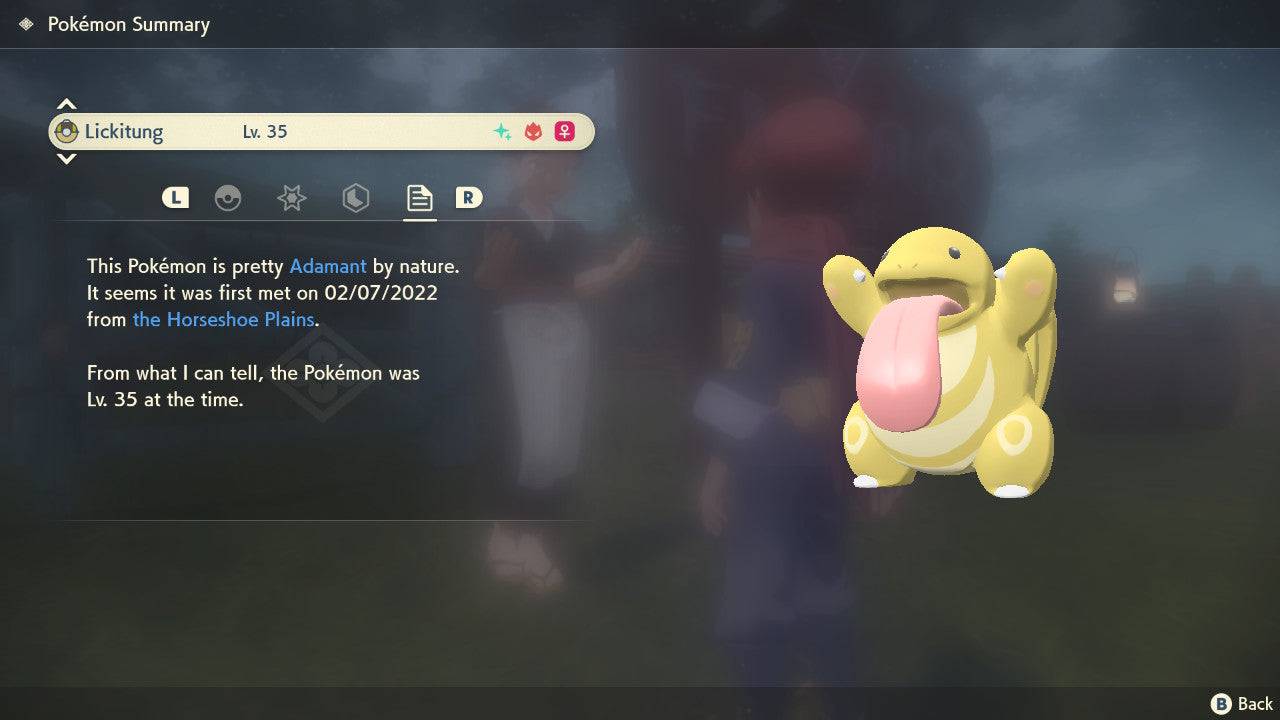Open the Horseshoe Plains link
Image resolution: width=1280 pixels, height=720 pixels.
point(222,319)
